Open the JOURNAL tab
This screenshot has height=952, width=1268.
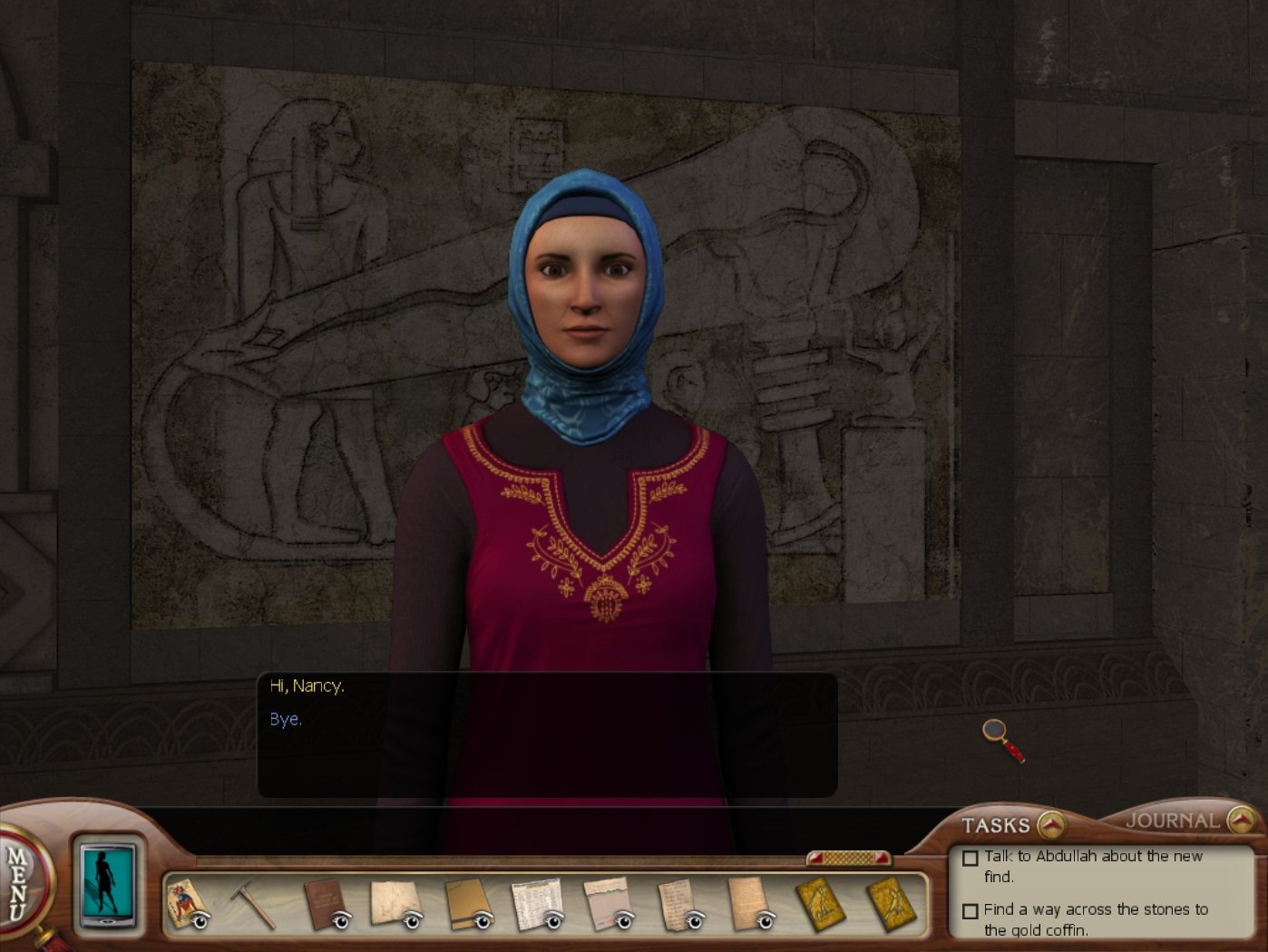1171,821
